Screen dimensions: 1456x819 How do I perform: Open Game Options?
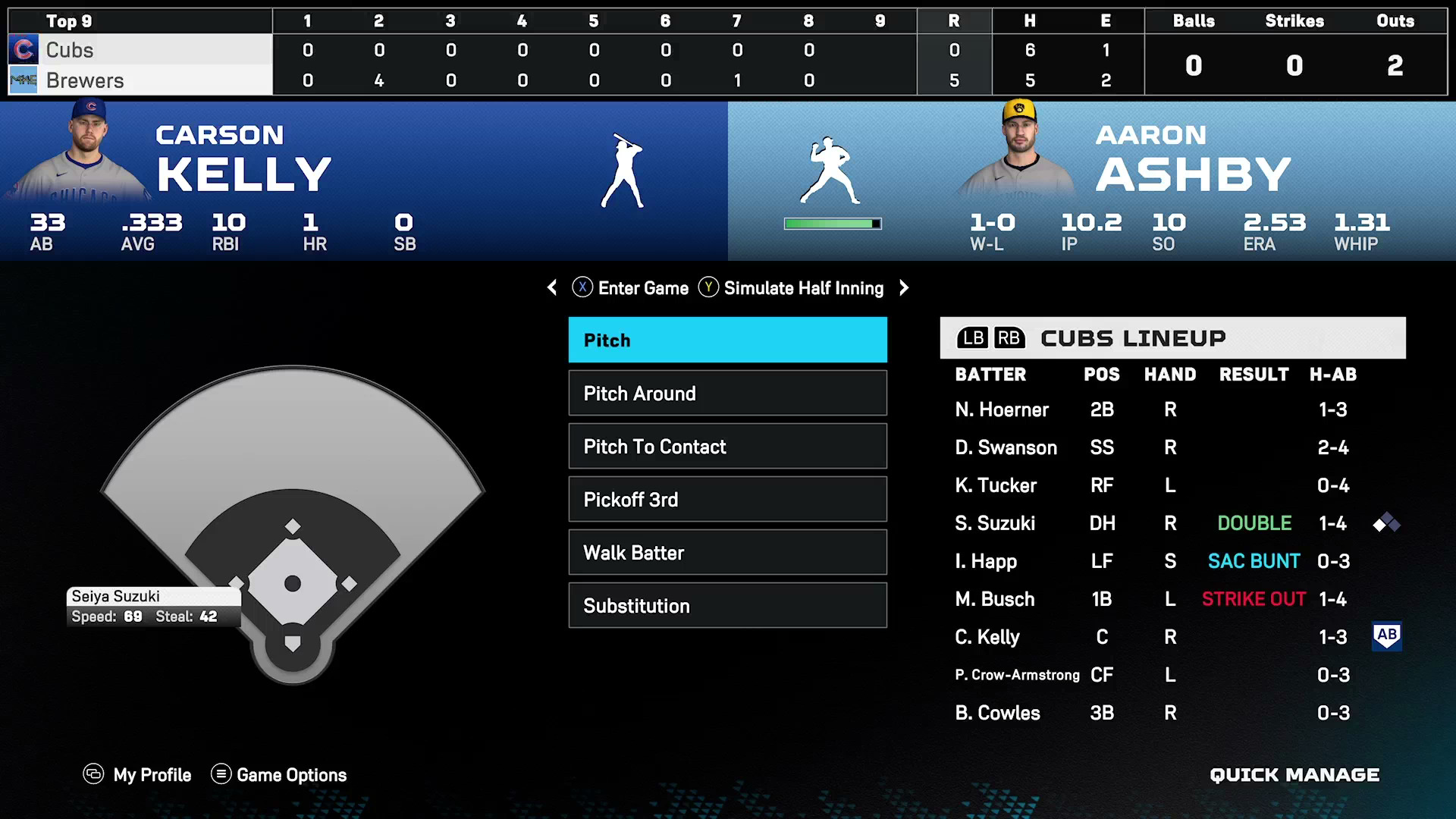[278, 775]
